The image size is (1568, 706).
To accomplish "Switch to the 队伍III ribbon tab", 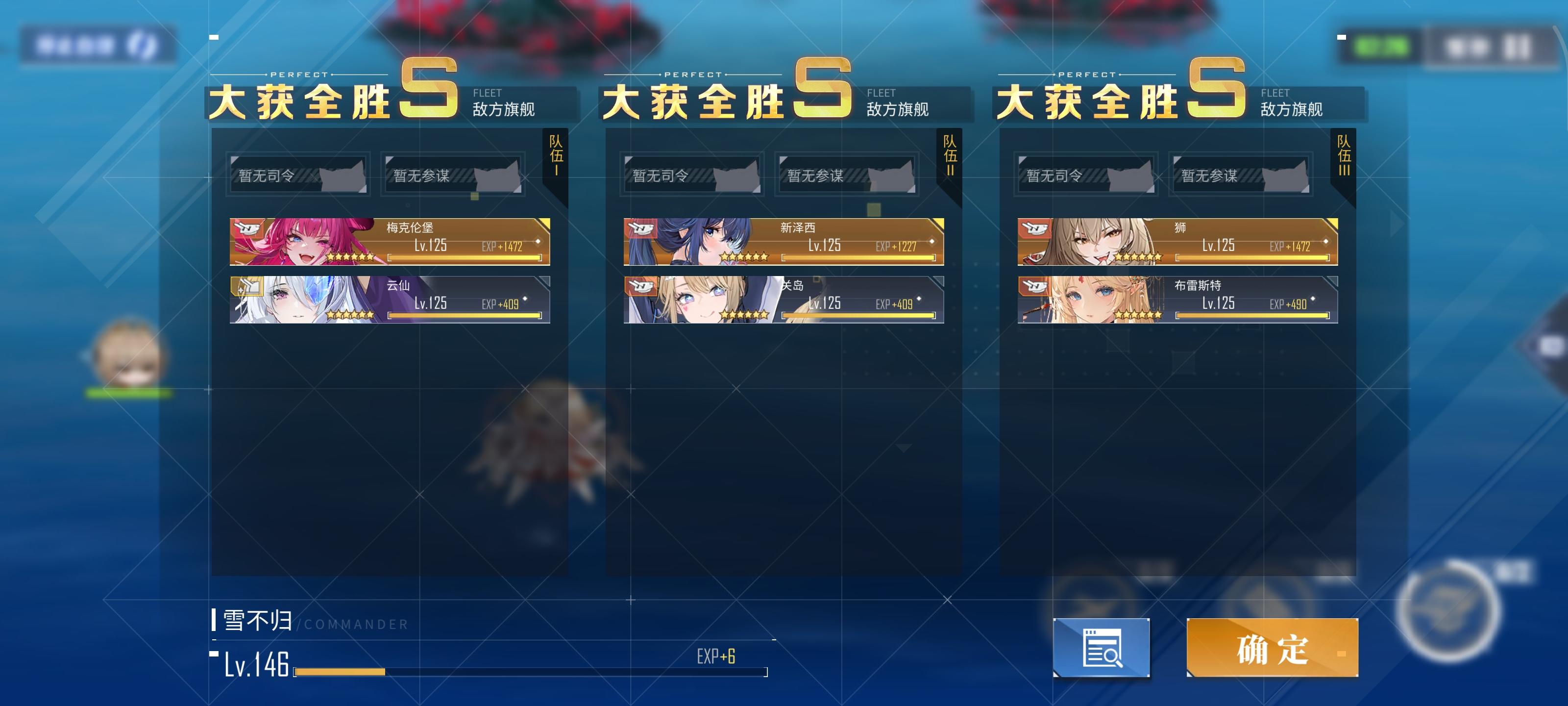I will coord(1343,157).
